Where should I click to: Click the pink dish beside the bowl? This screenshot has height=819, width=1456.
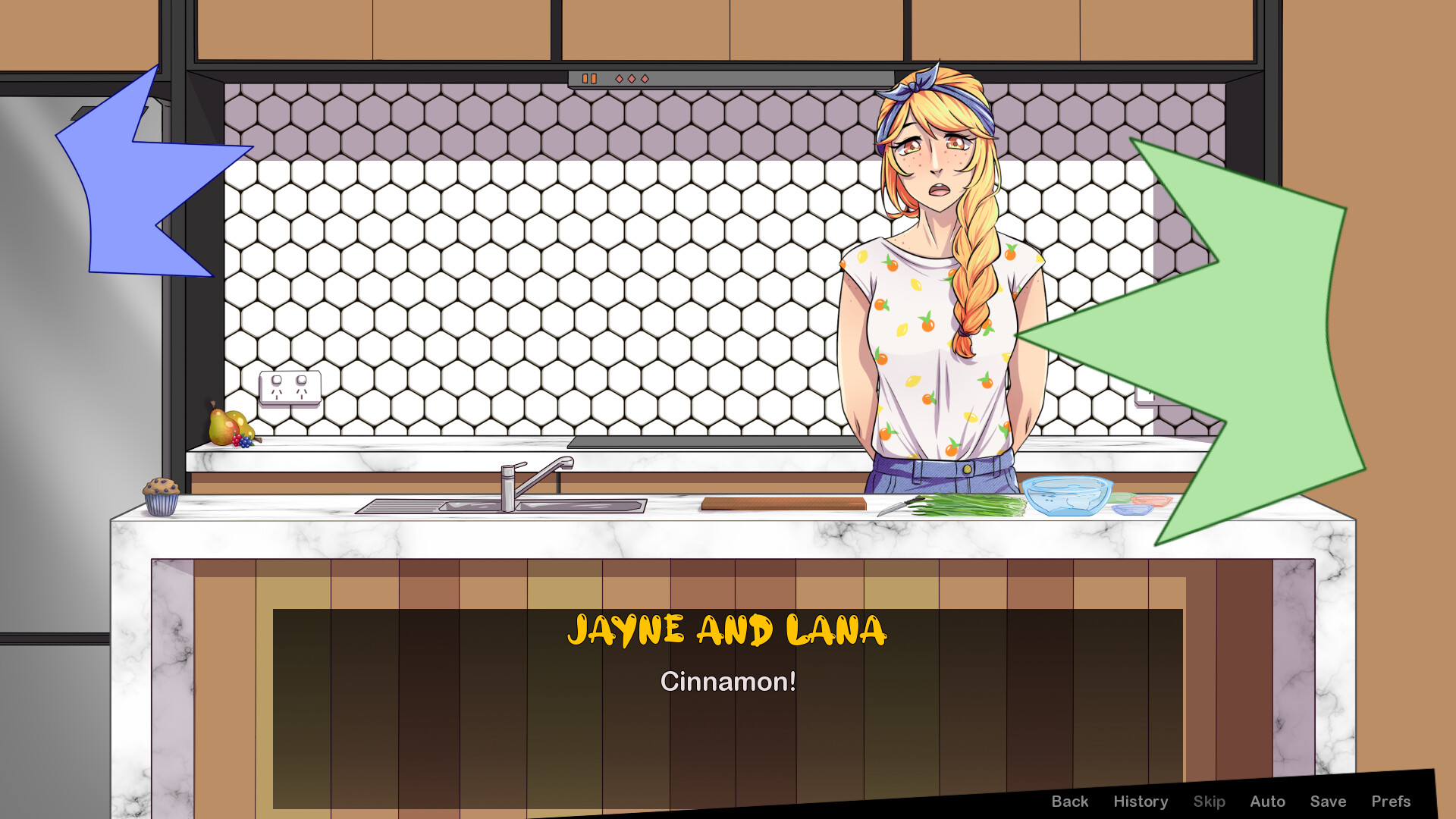click(x=1150, y=503)
